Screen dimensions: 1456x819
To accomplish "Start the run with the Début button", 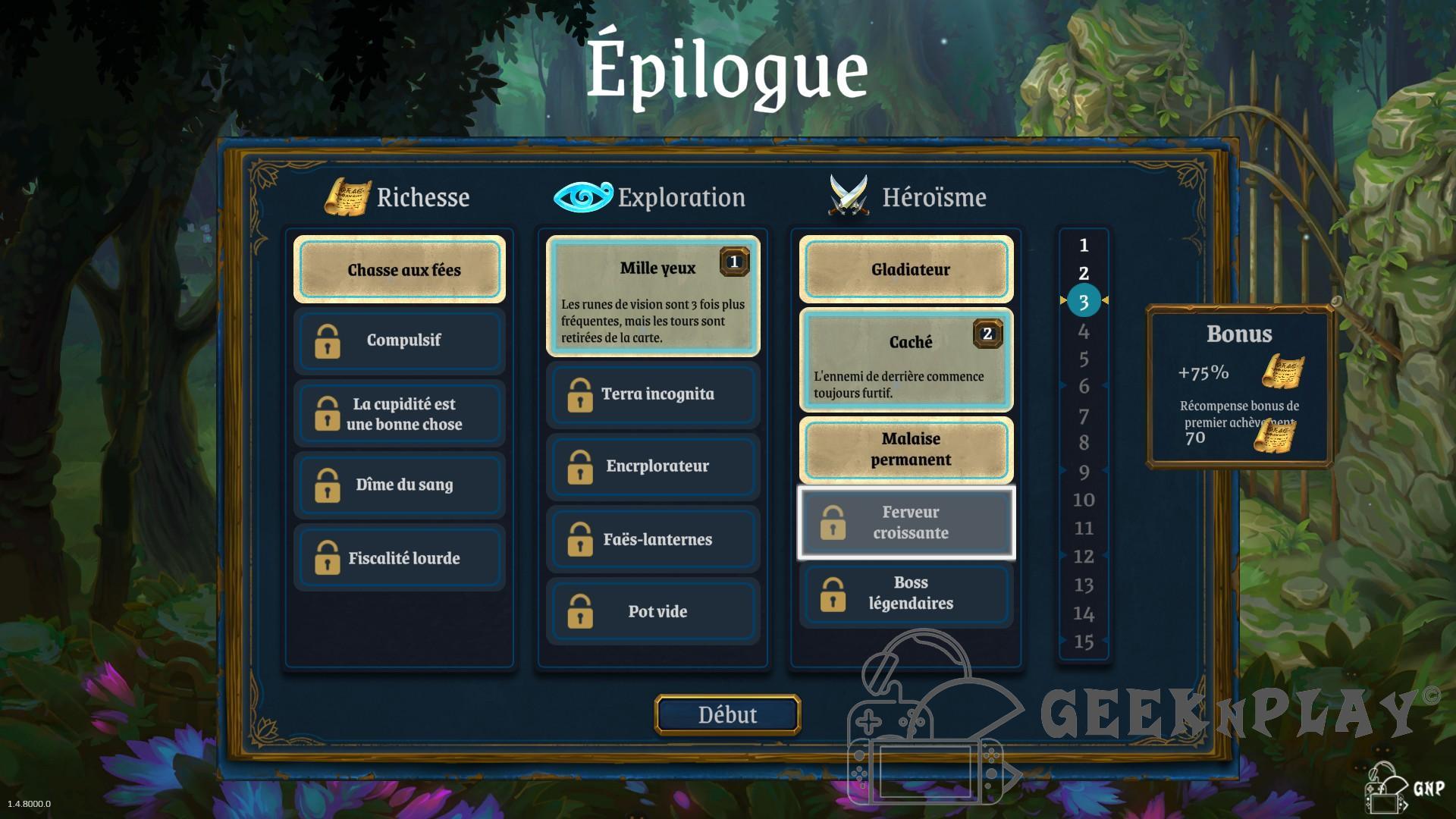I will pos(727,714).
